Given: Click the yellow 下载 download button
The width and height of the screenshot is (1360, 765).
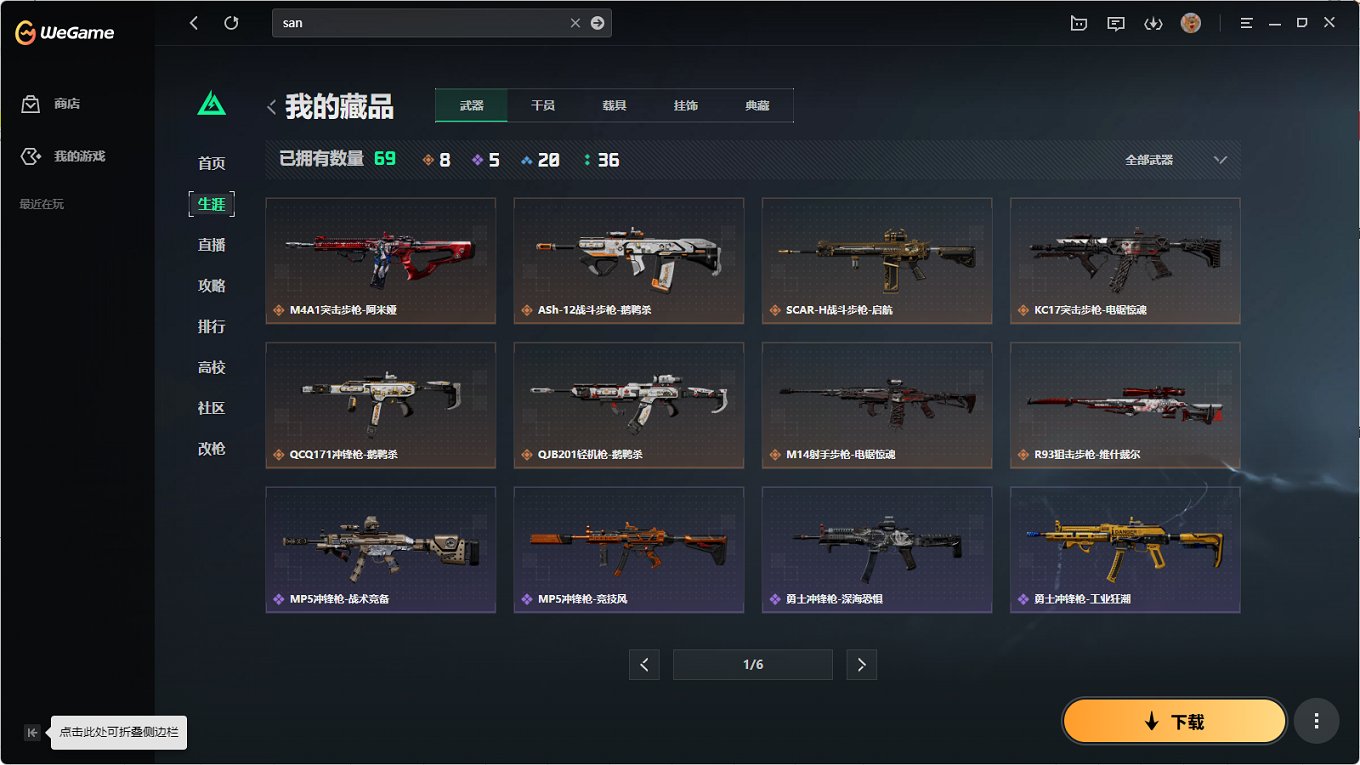Looking at the screenshot, I should [1173, 720].
